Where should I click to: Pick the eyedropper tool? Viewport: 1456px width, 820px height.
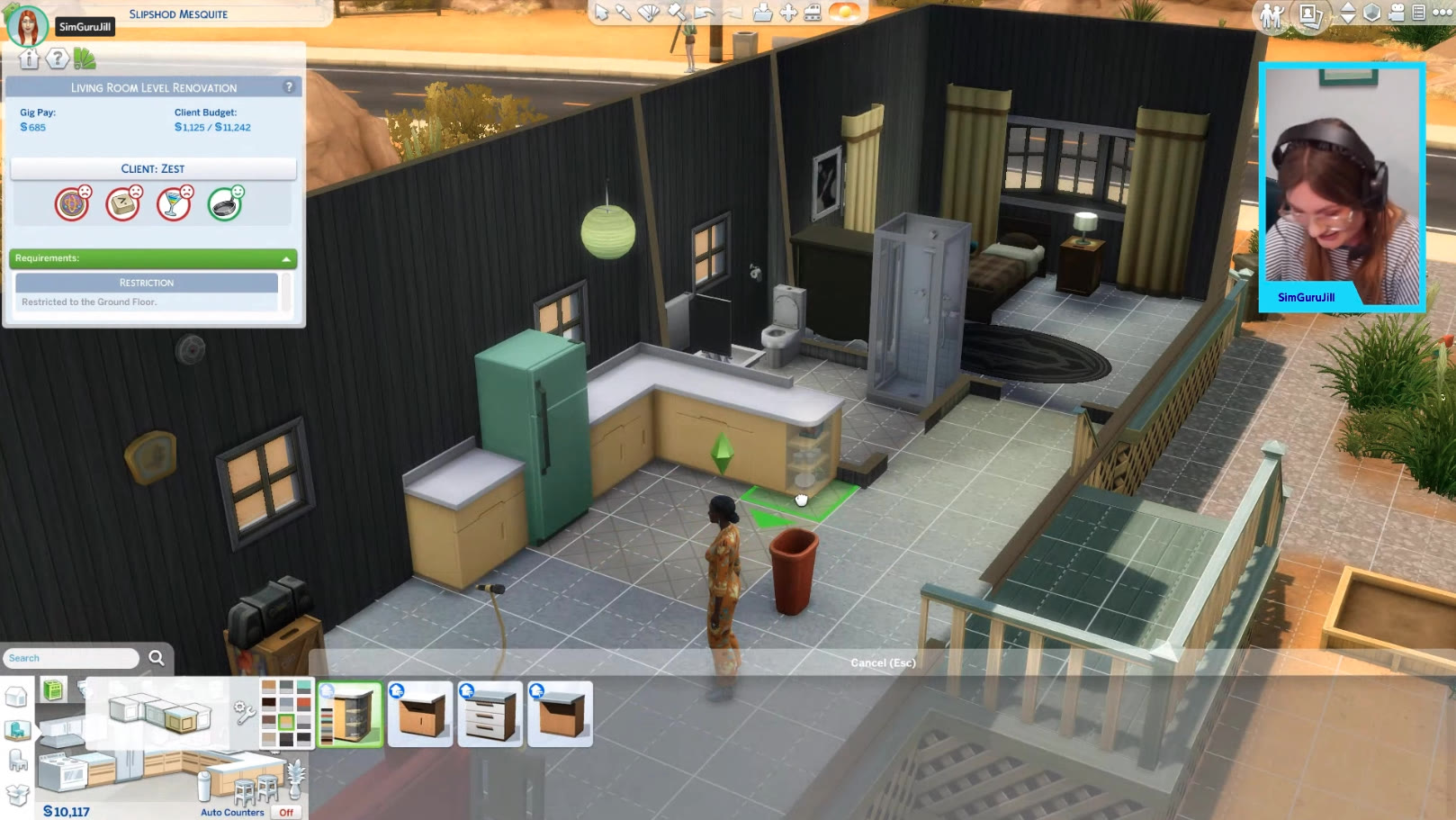(624, 12)
